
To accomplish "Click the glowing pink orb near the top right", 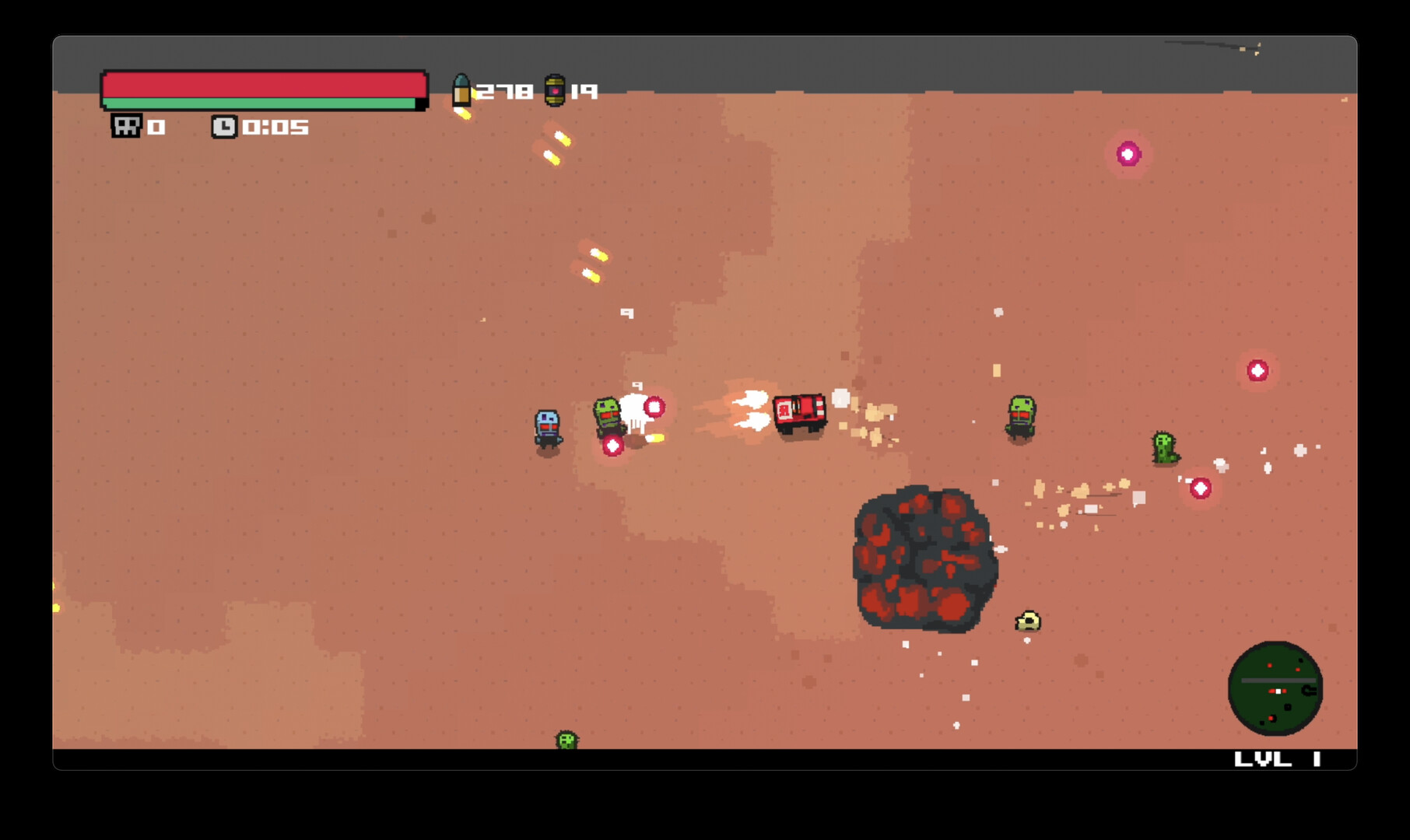I will click(1127, 156).
